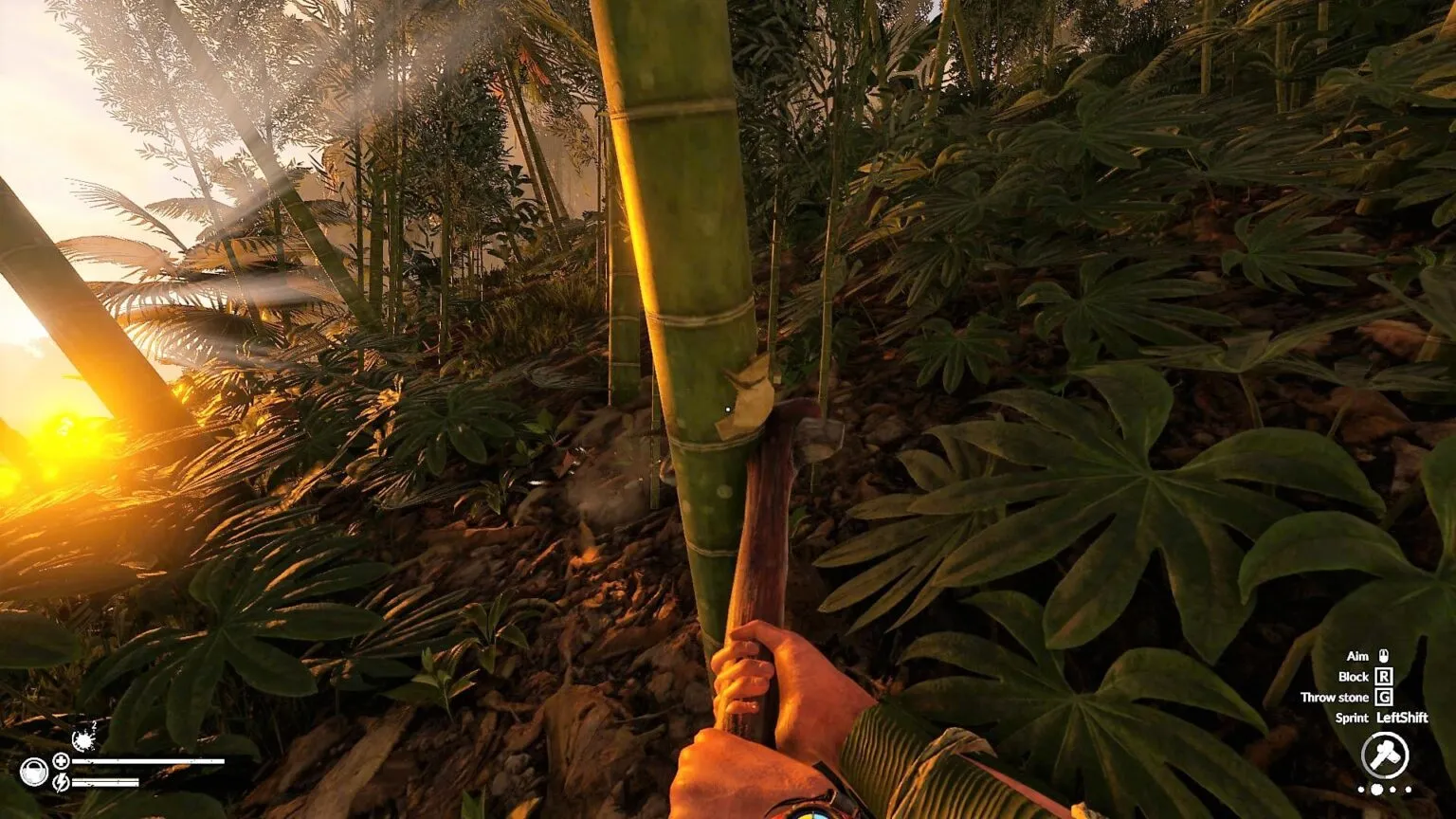Click the Aim label text
This screenshot has width=1456, height=819.
click(1357, 656)
